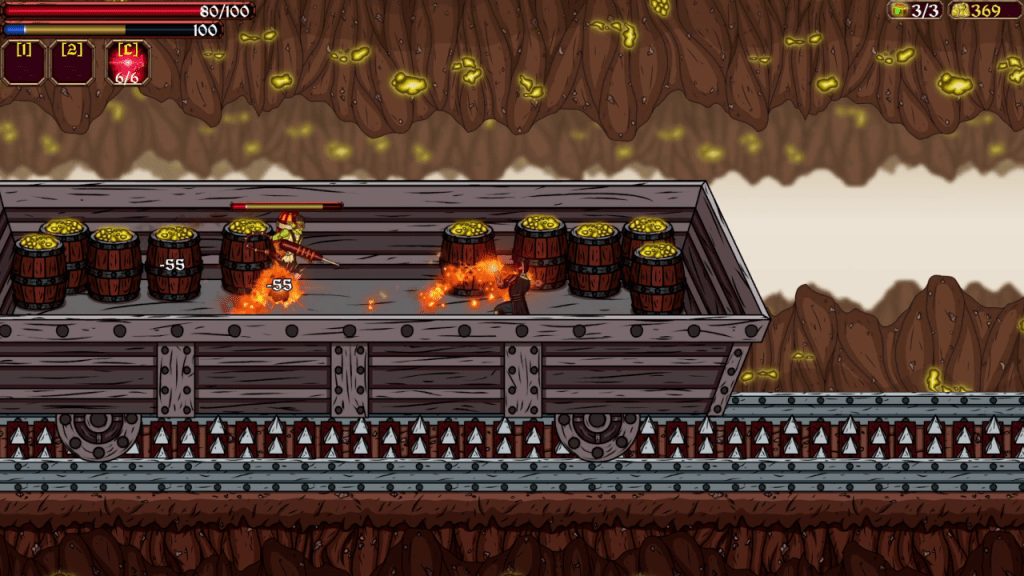Select the empty ability slot labeled [1]
The image size is (1024, 576).
(x=23, y=62)
